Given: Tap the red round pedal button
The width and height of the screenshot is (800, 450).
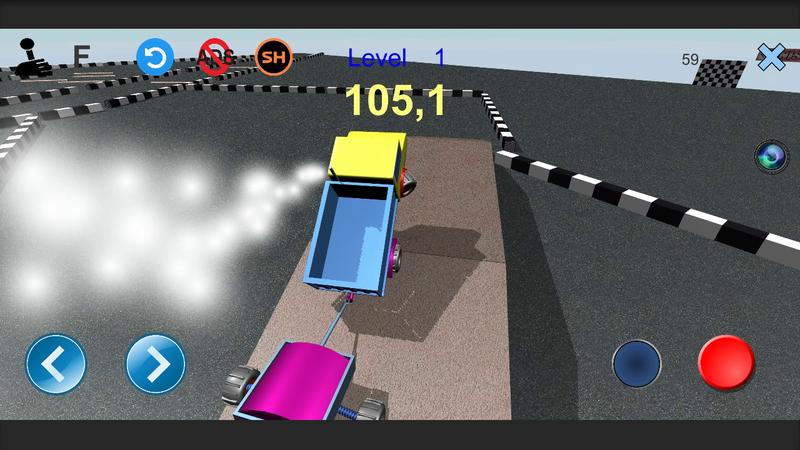Looking at the screenshot, I should pos(726,362).
